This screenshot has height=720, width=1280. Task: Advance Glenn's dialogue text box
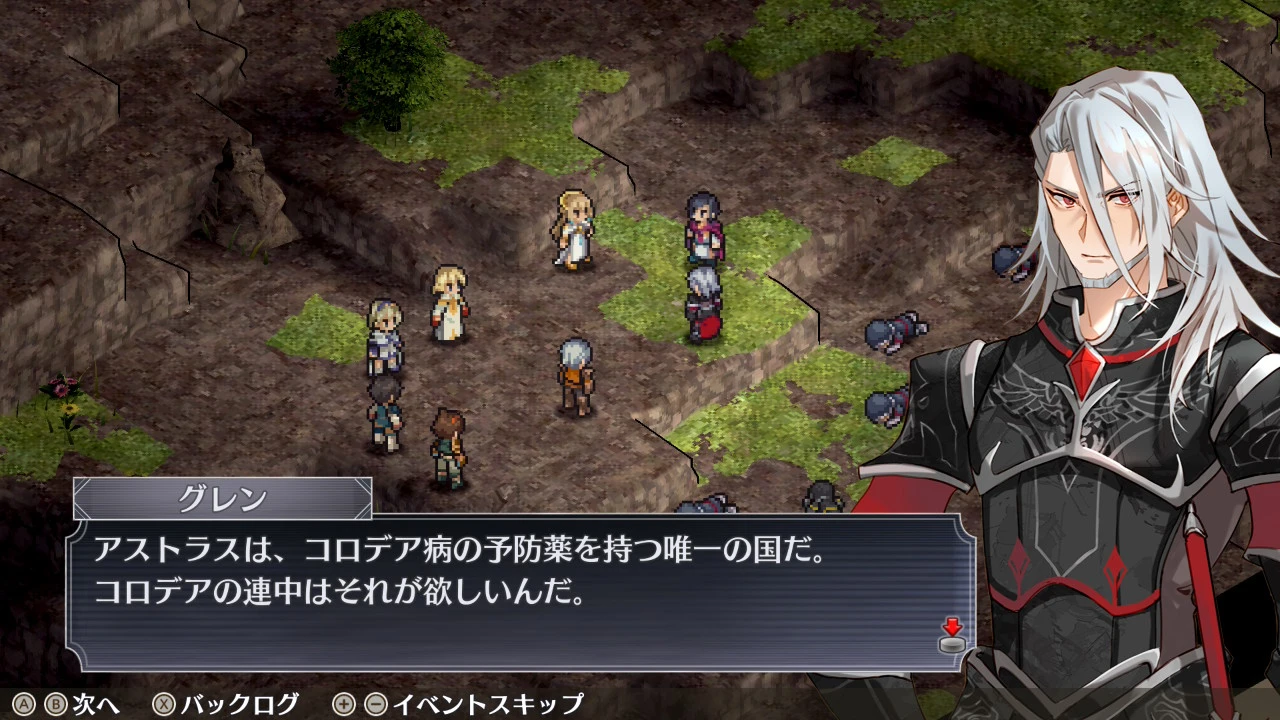[x=520, y=591]
